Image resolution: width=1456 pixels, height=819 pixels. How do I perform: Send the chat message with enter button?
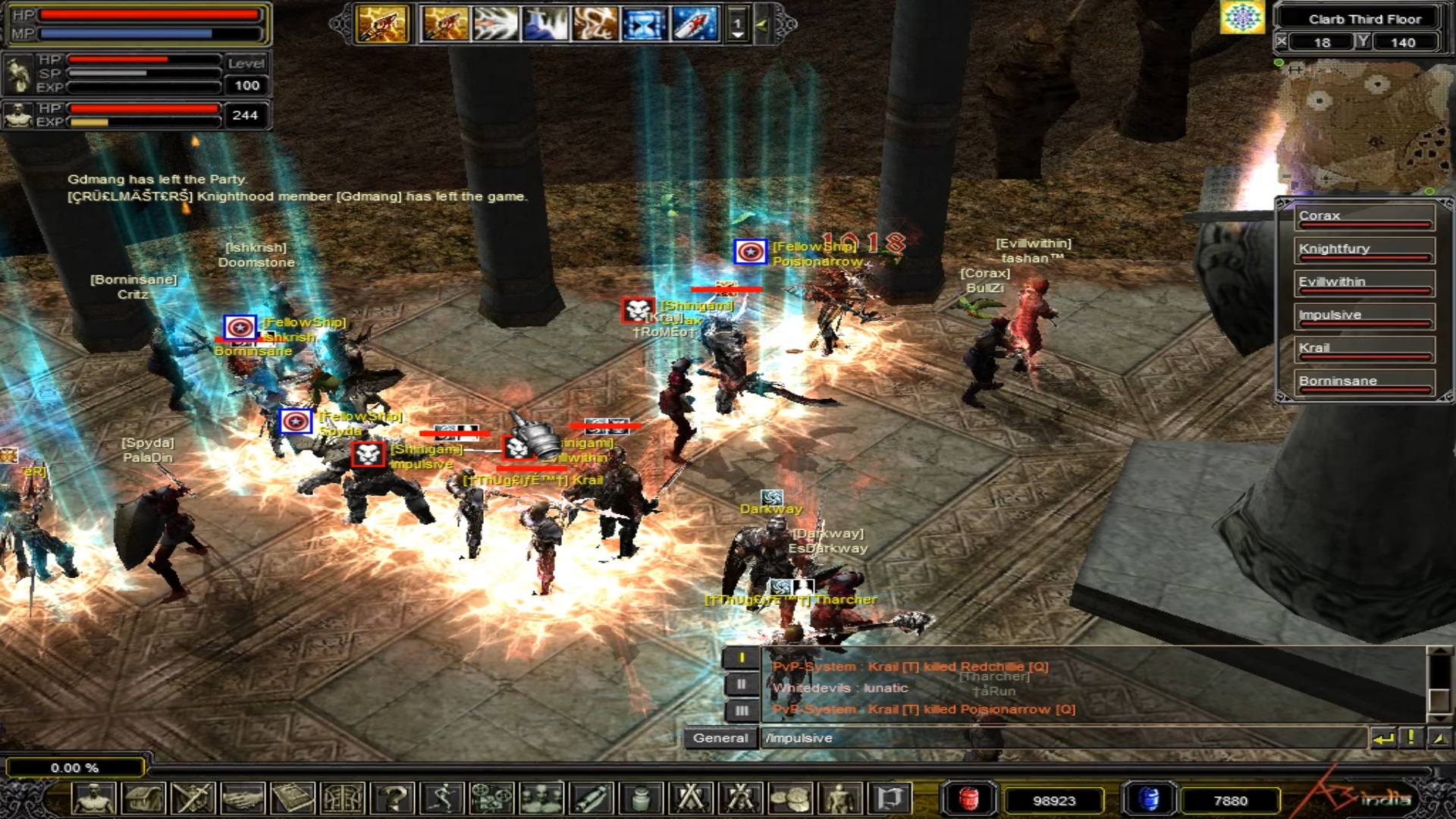[x=1383, y=738]
